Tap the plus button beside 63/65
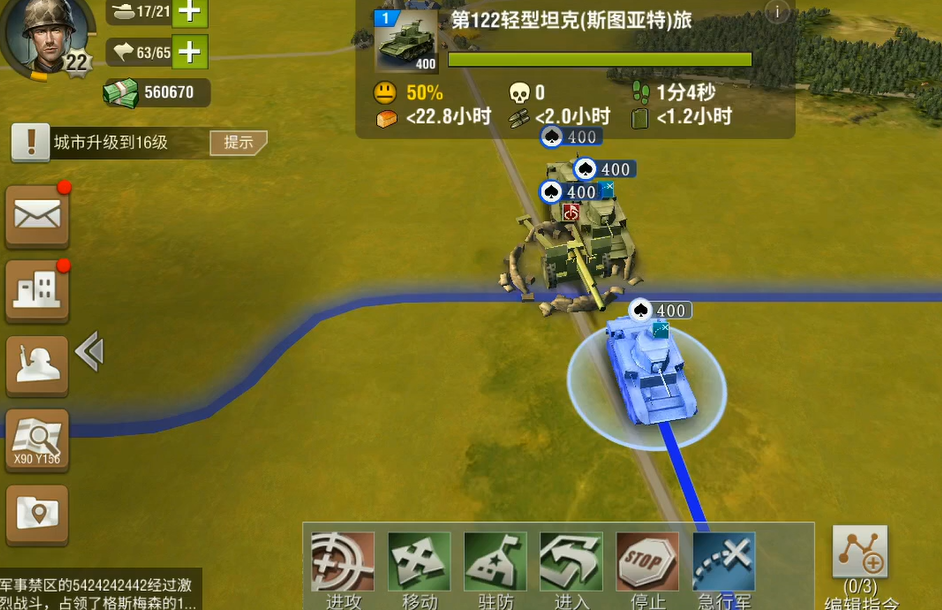 click(x=190, y=51)
